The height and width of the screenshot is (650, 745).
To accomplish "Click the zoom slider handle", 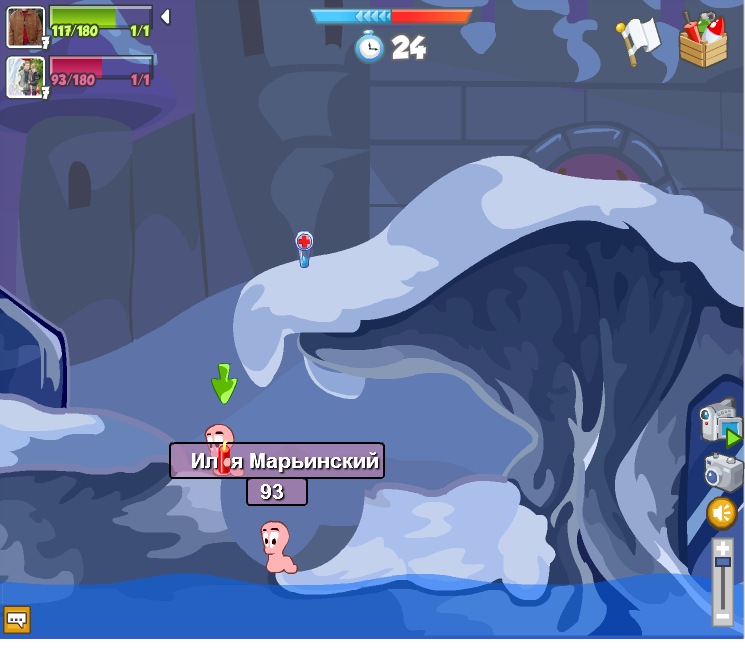I will tap(722, 561).
